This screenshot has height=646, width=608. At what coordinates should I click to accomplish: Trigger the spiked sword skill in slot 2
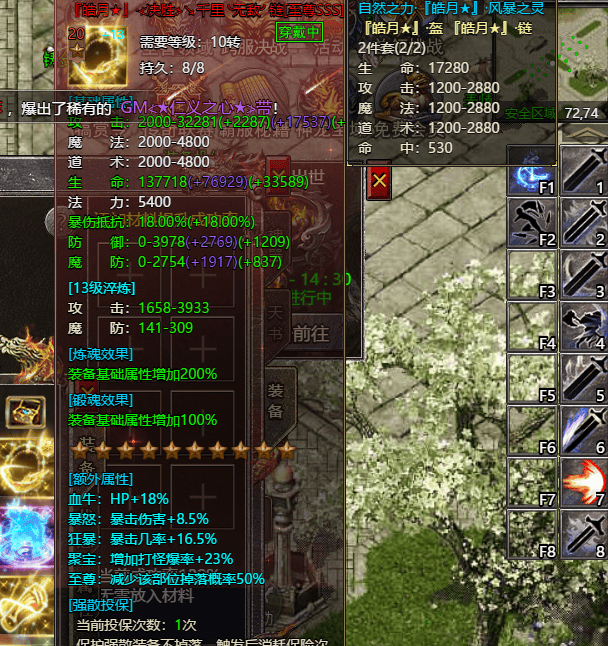[583, 222]
